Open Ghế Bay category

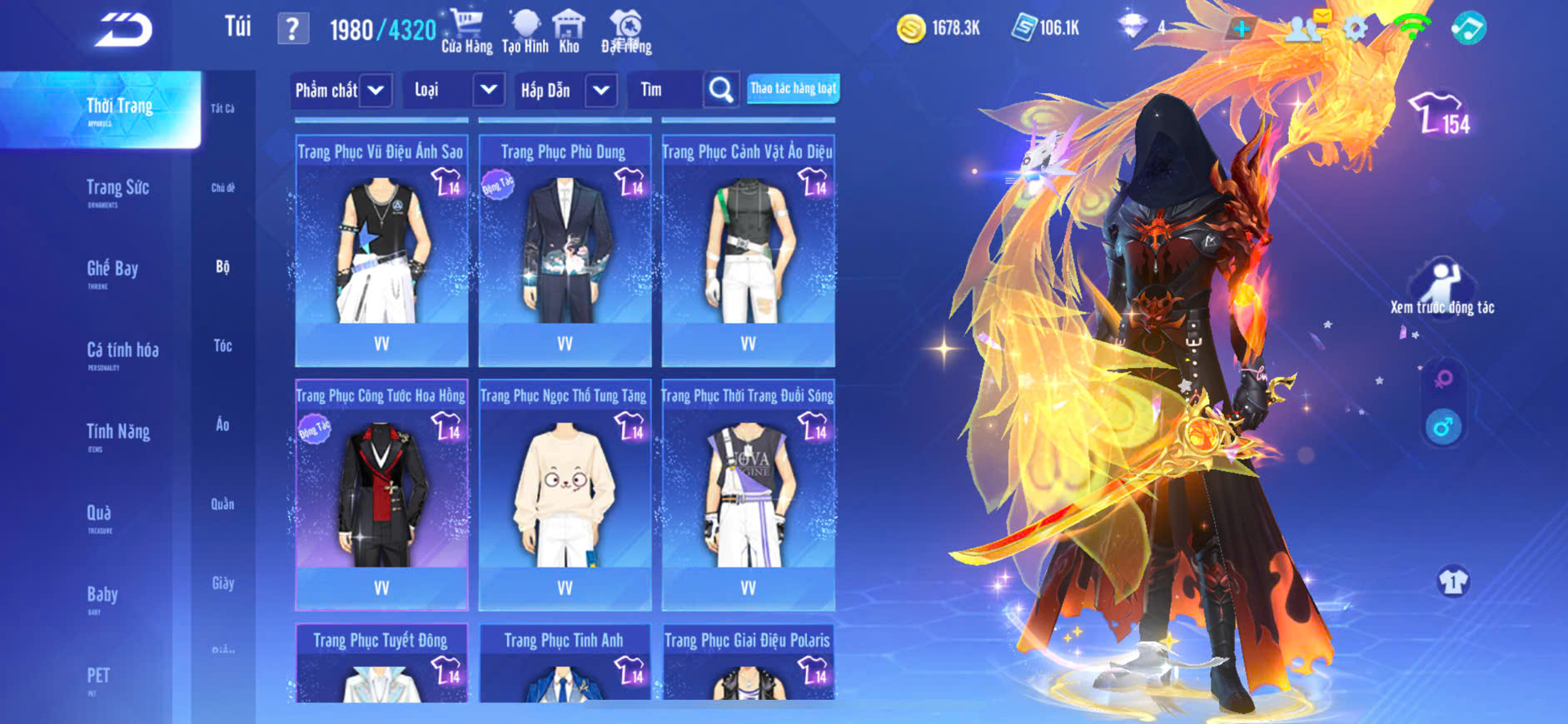[x=112, y=271]
